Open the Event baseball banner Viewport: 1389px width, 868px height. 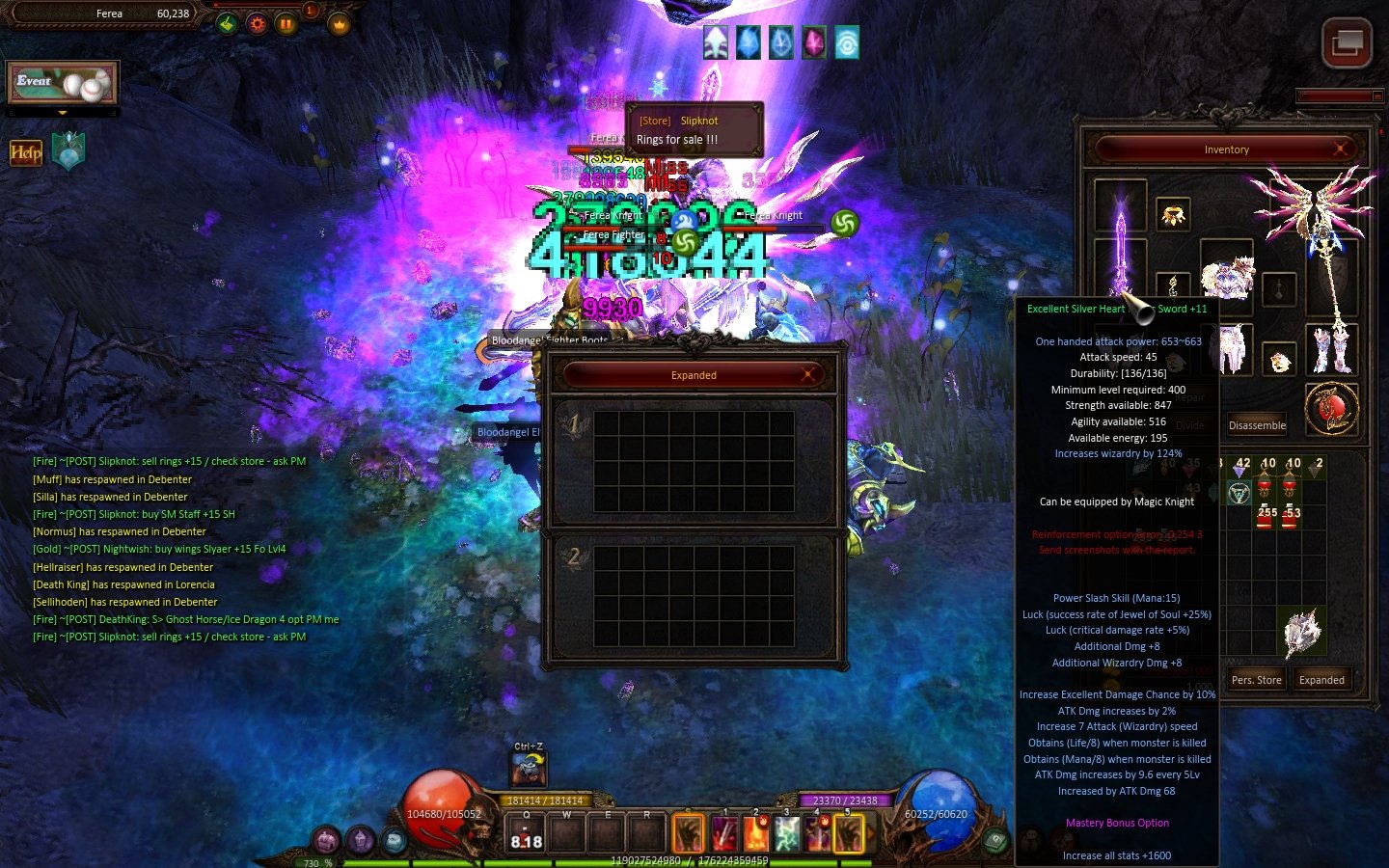(62, 84)
